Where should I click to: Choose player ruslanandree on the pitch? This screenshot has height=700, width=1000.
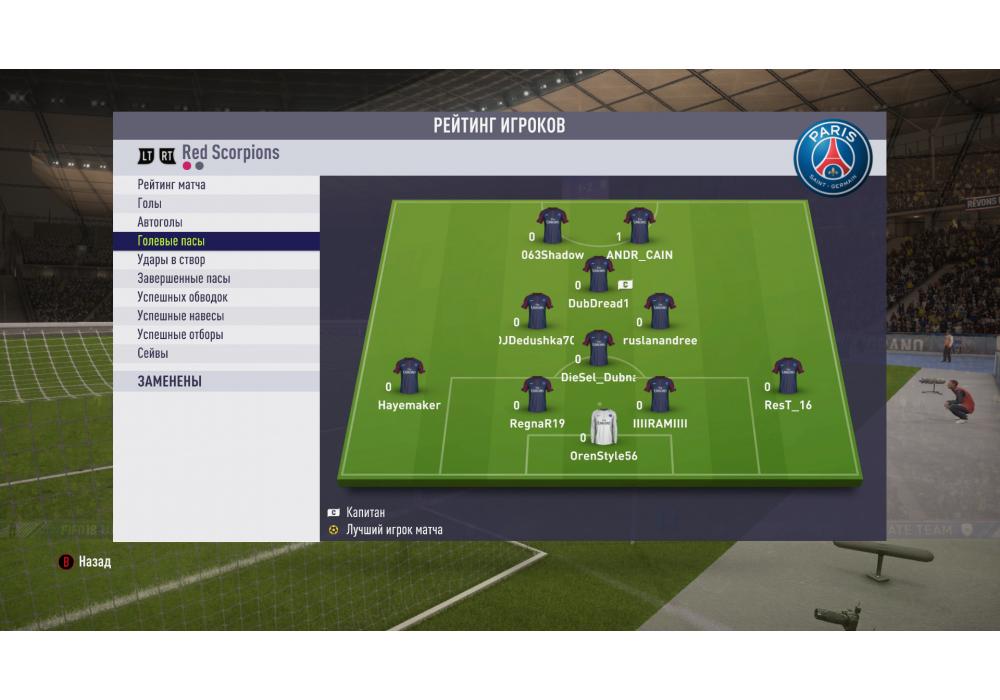click(x=659, y=311)
